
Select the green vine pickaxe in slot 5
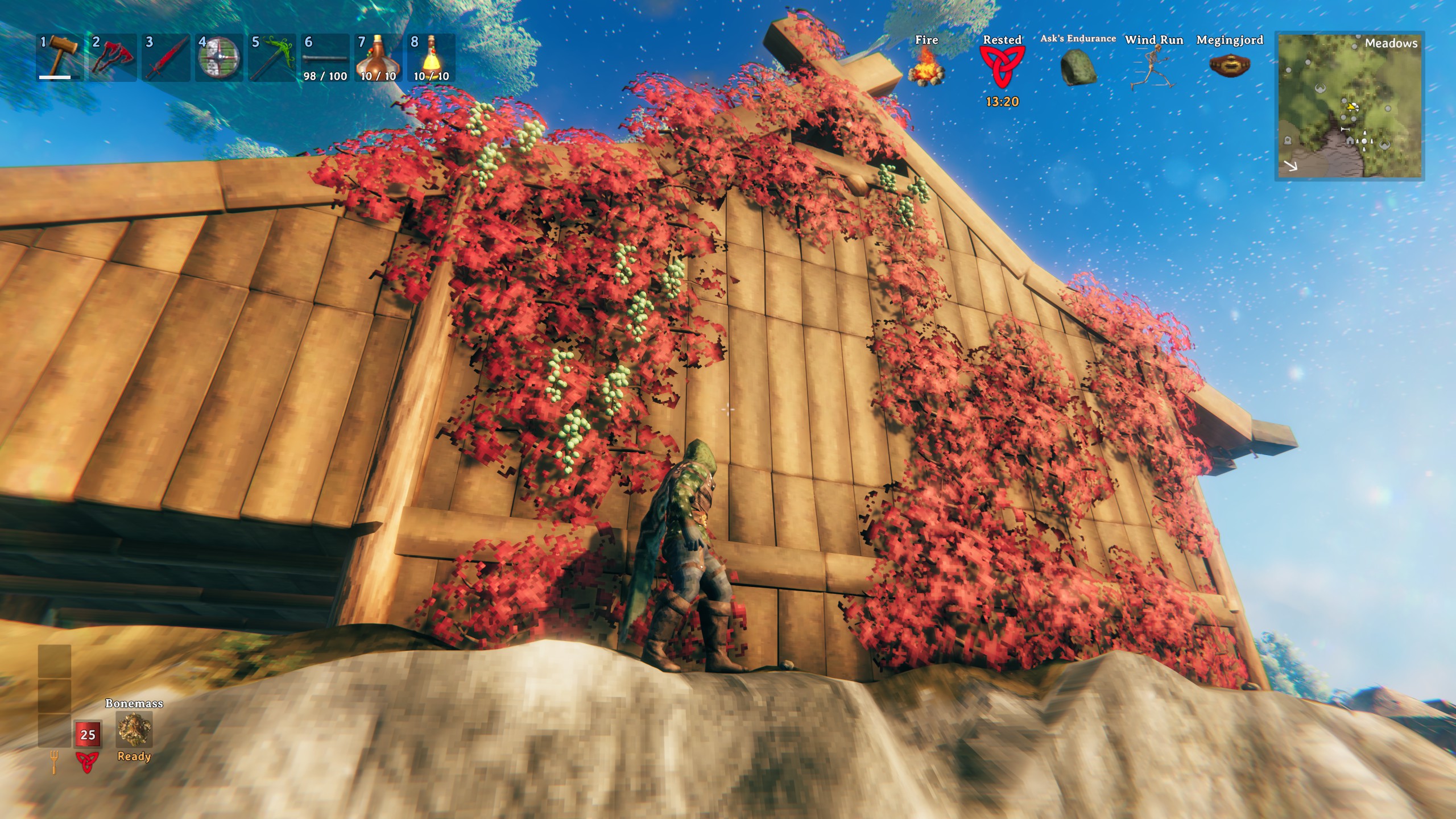point(272,57)
